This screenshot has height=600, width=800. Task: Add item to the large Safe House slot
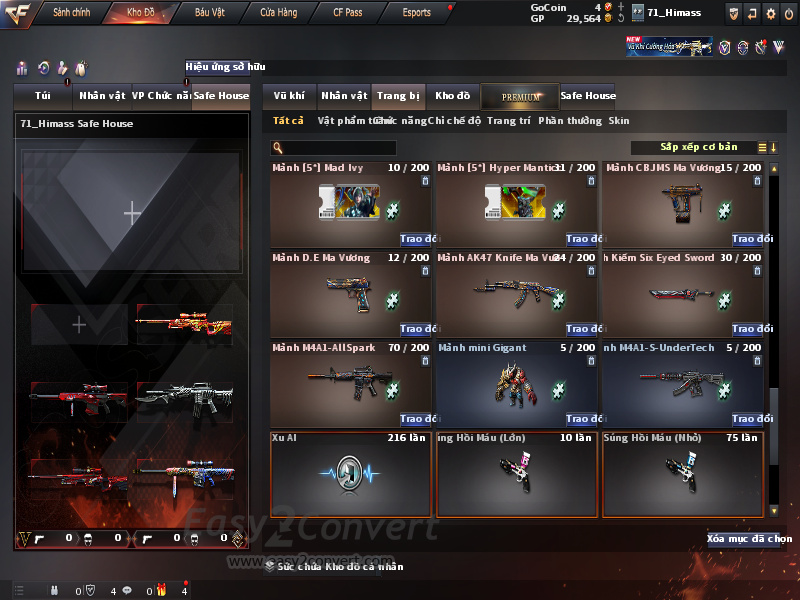(132, 212)
